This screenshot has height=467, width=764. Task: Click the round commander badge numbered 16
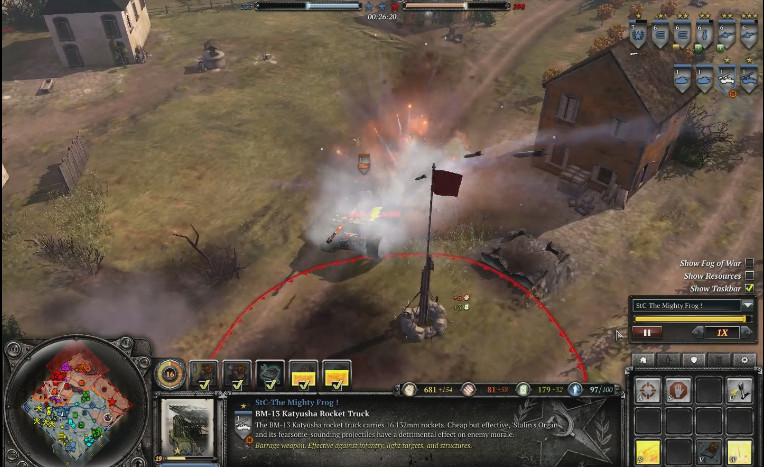(170, 374)
